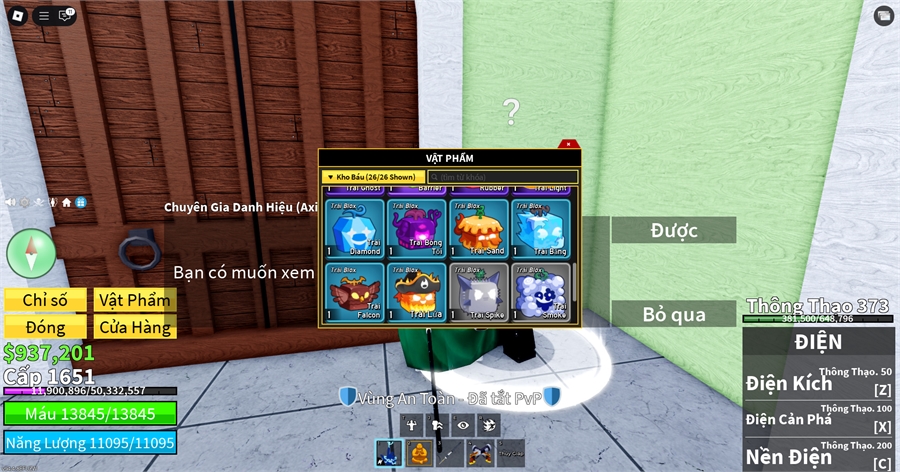Choose the Được dialogue option

(673, 230)
